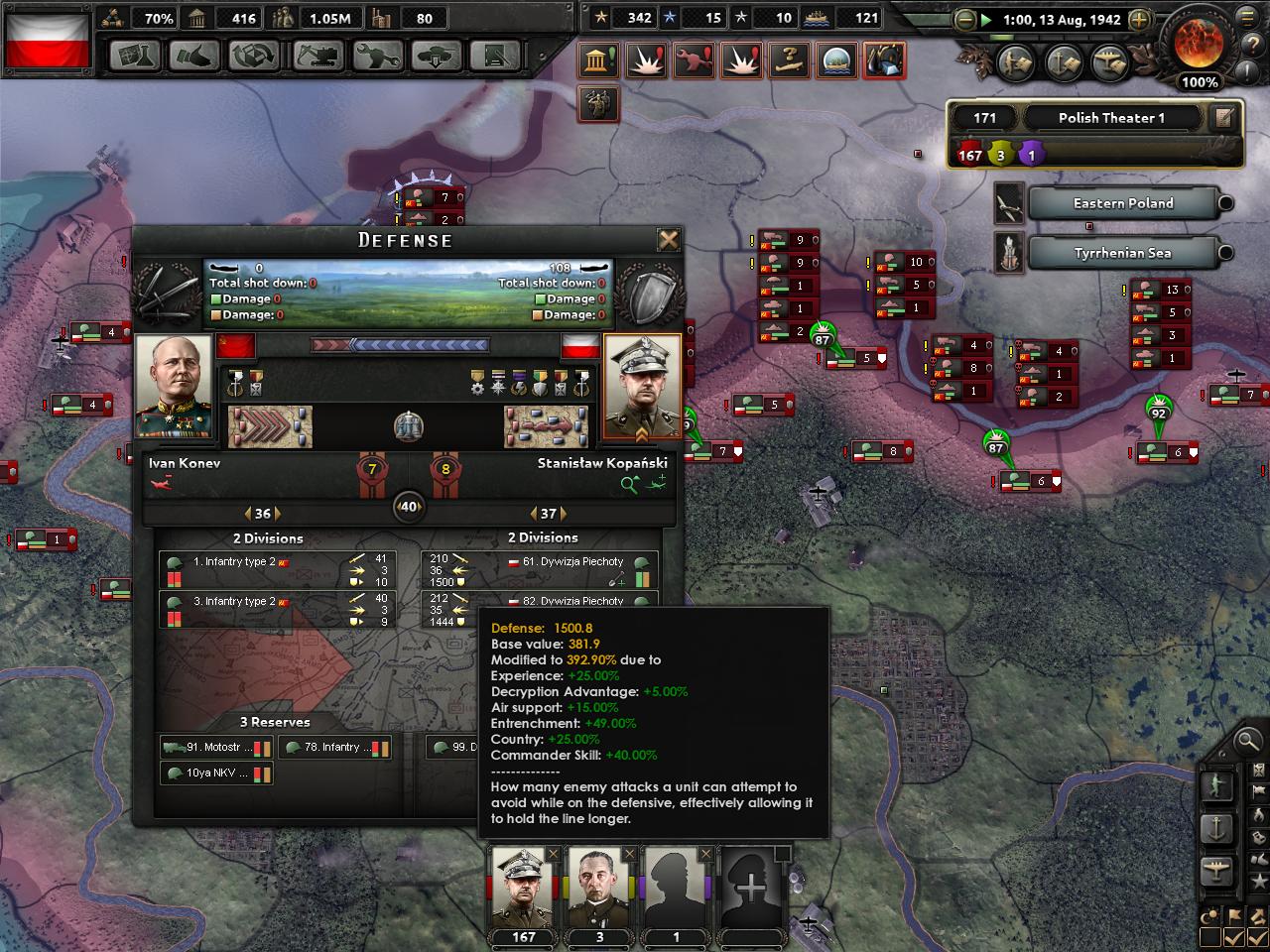Click the Tyrrhenian Sea region button

pyautogui.click(x=1122, y=253)
